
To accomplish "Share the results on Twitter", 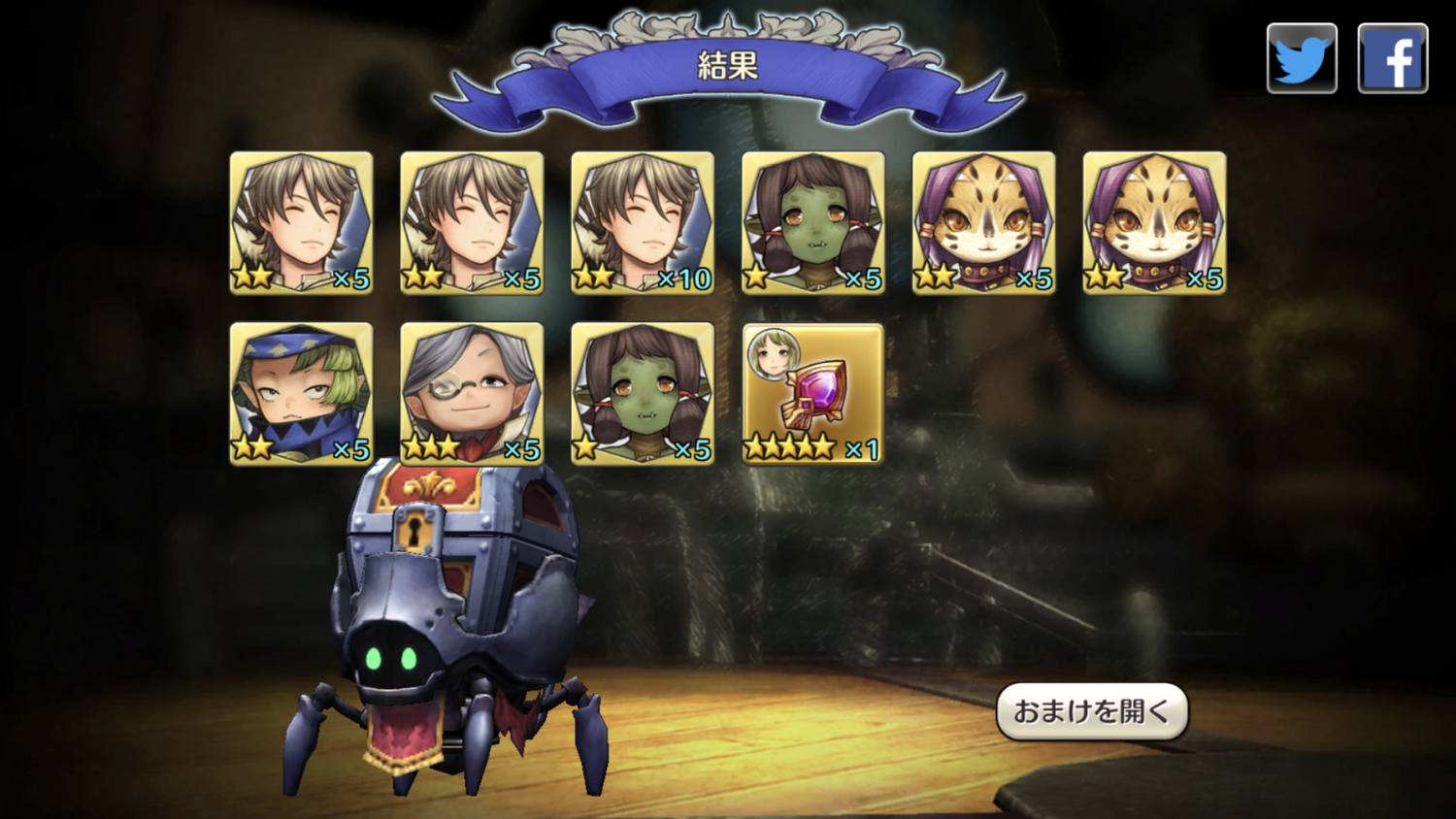I will click(x=1302, y=58).
